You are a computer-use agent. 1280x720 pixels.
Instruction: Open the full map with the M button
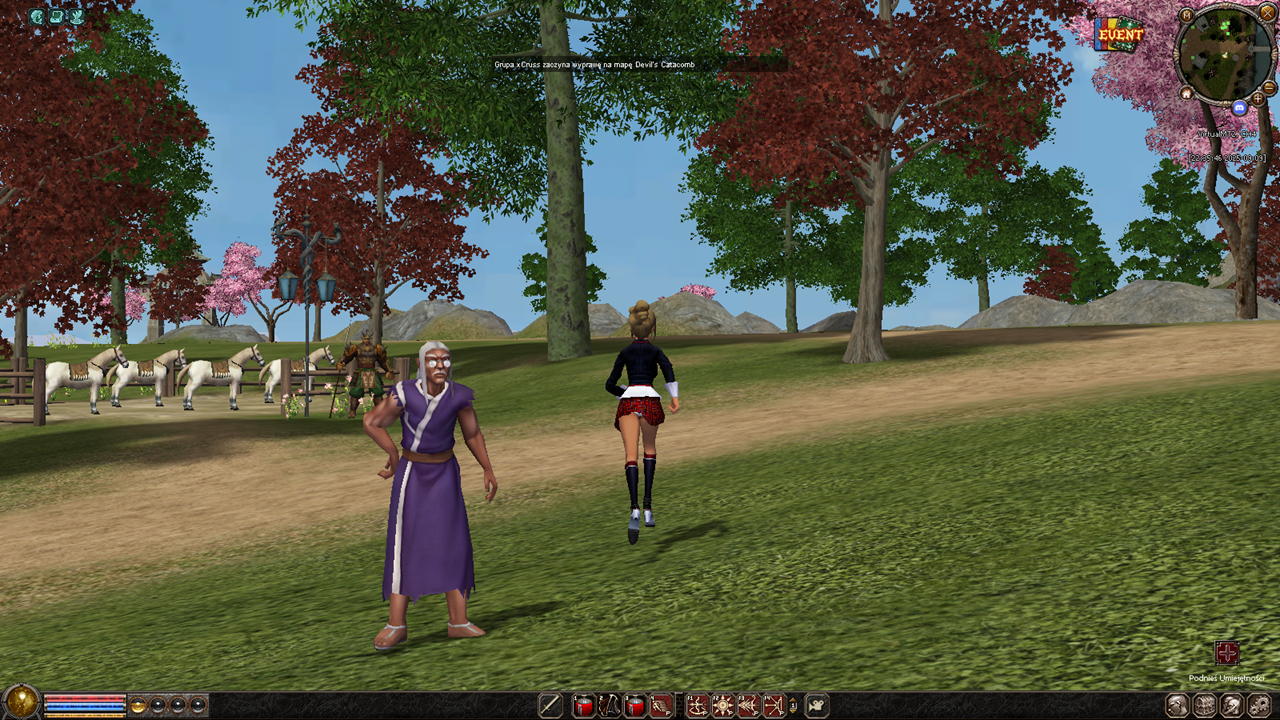[x=1187, y=15]
